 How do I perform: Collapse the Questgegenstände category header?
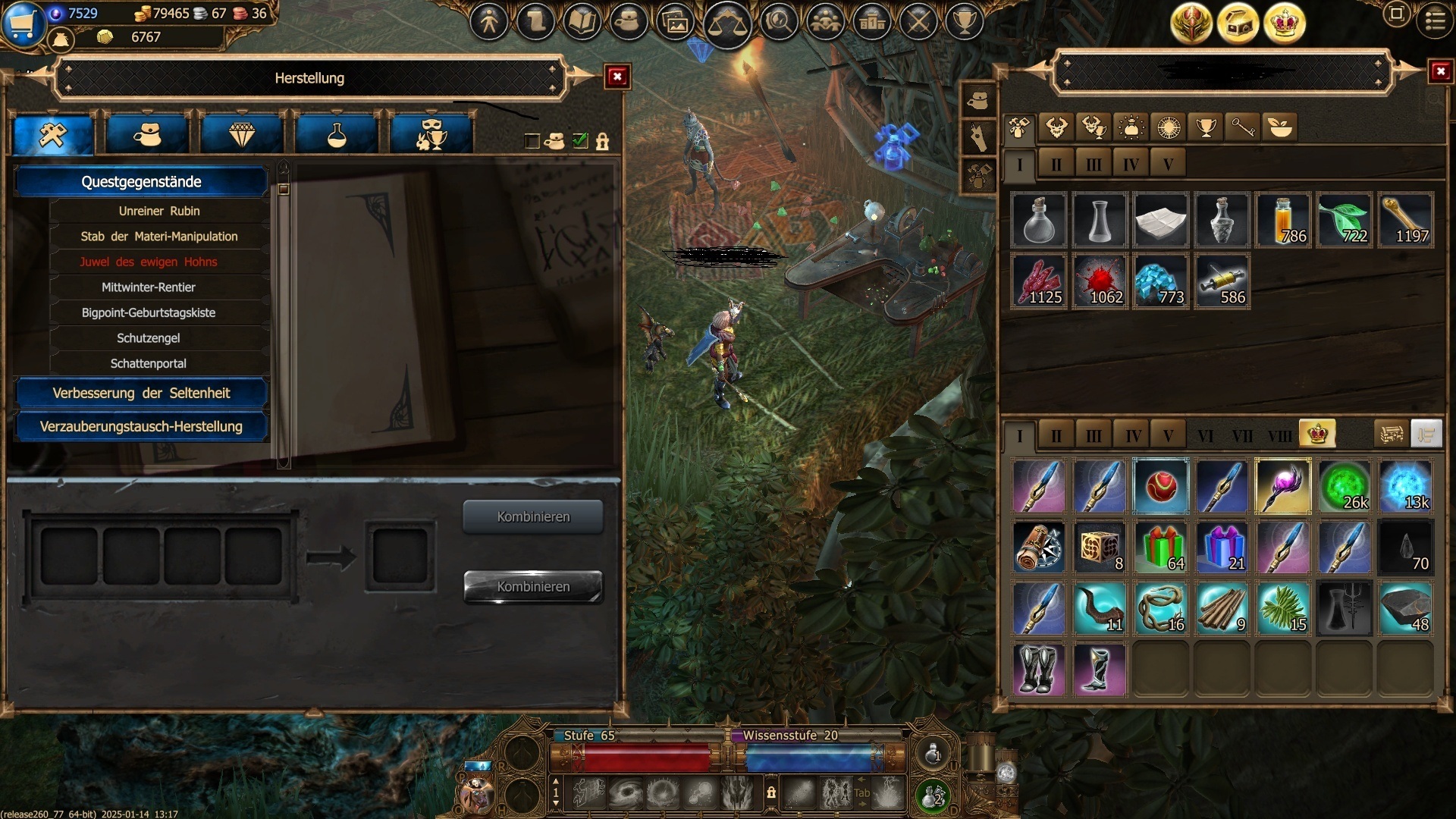(141, 182)
